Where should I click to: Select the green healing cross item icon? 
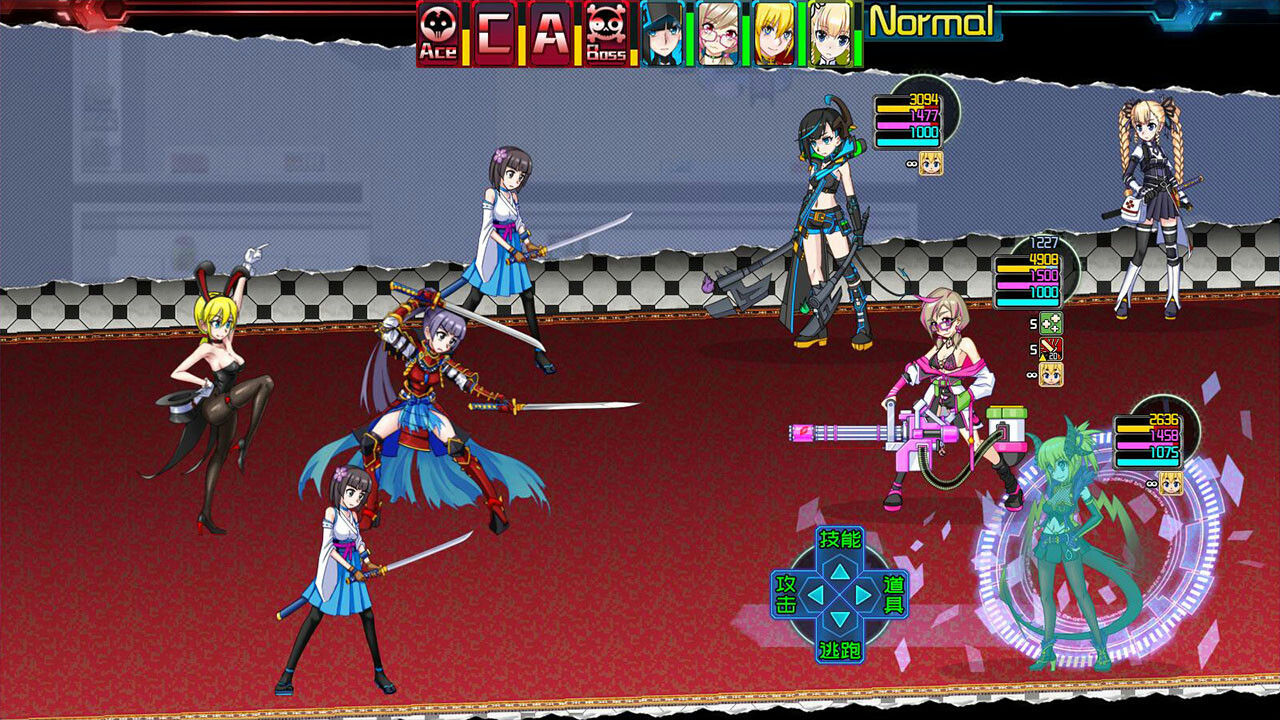point(1051,322)
